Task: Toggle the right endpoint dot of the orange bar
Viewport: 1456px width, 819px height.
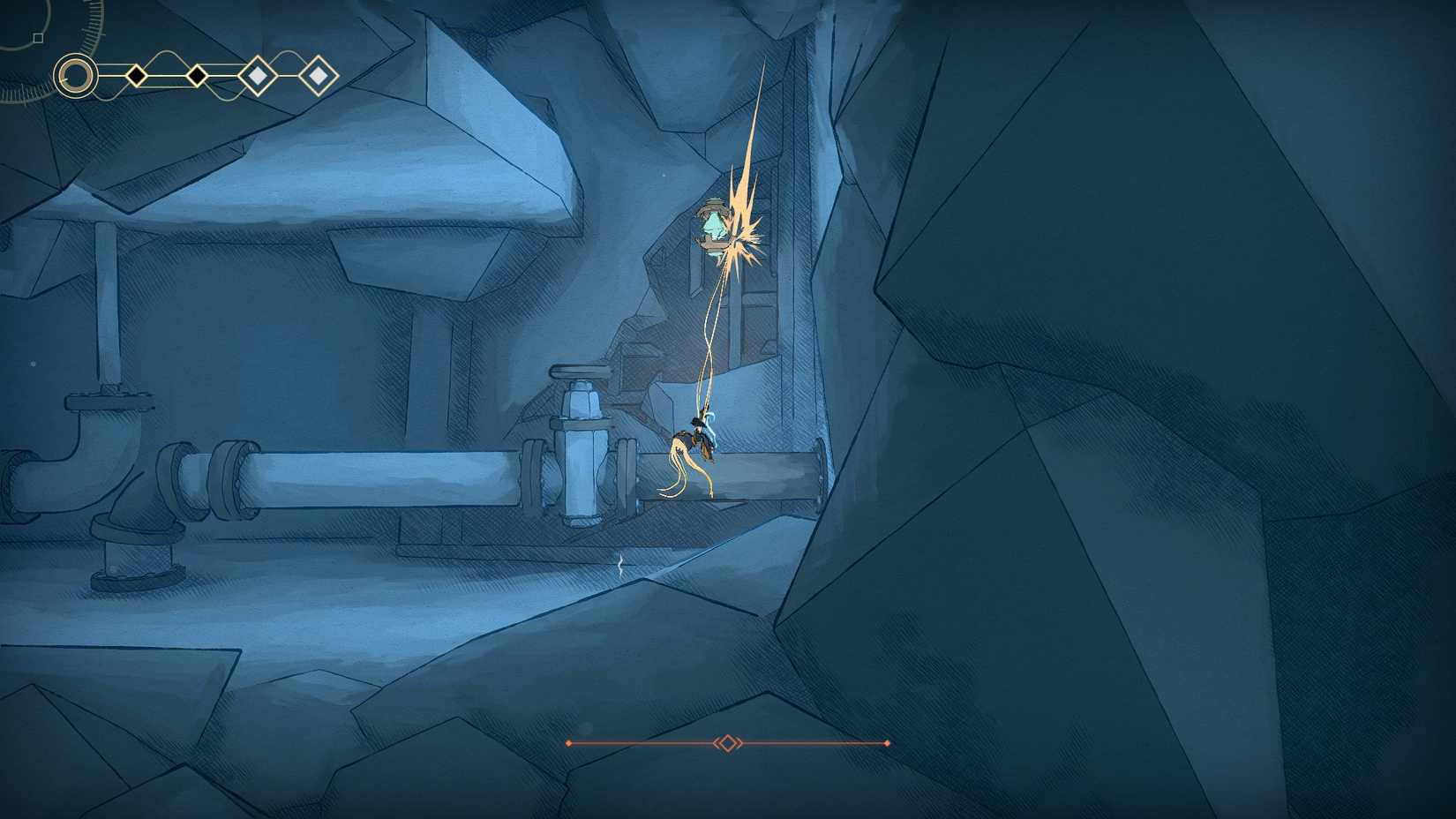Action: pos(886,744)
